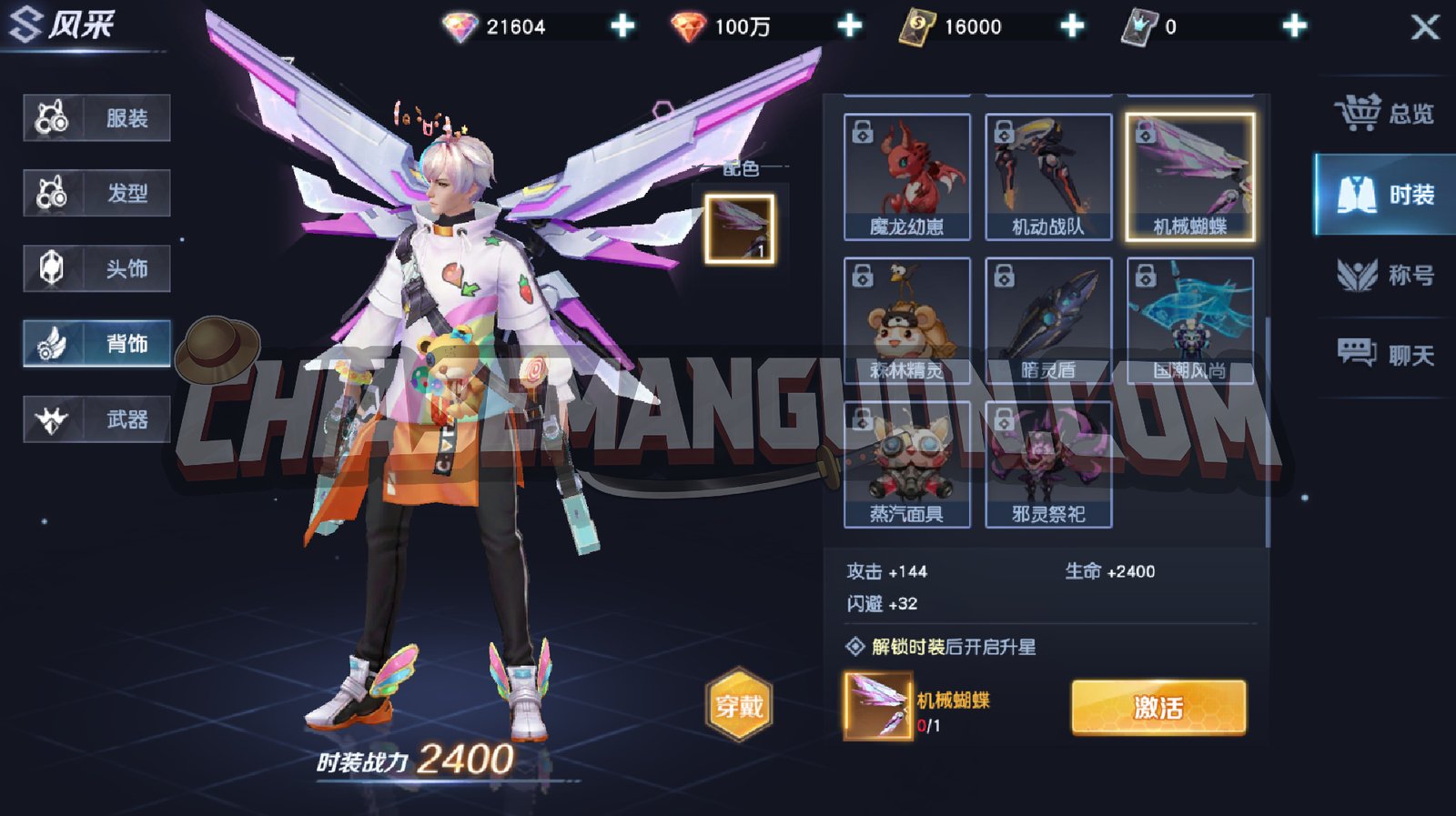
Task: Open the 总览 overview tab
Action: [1385, 114]
